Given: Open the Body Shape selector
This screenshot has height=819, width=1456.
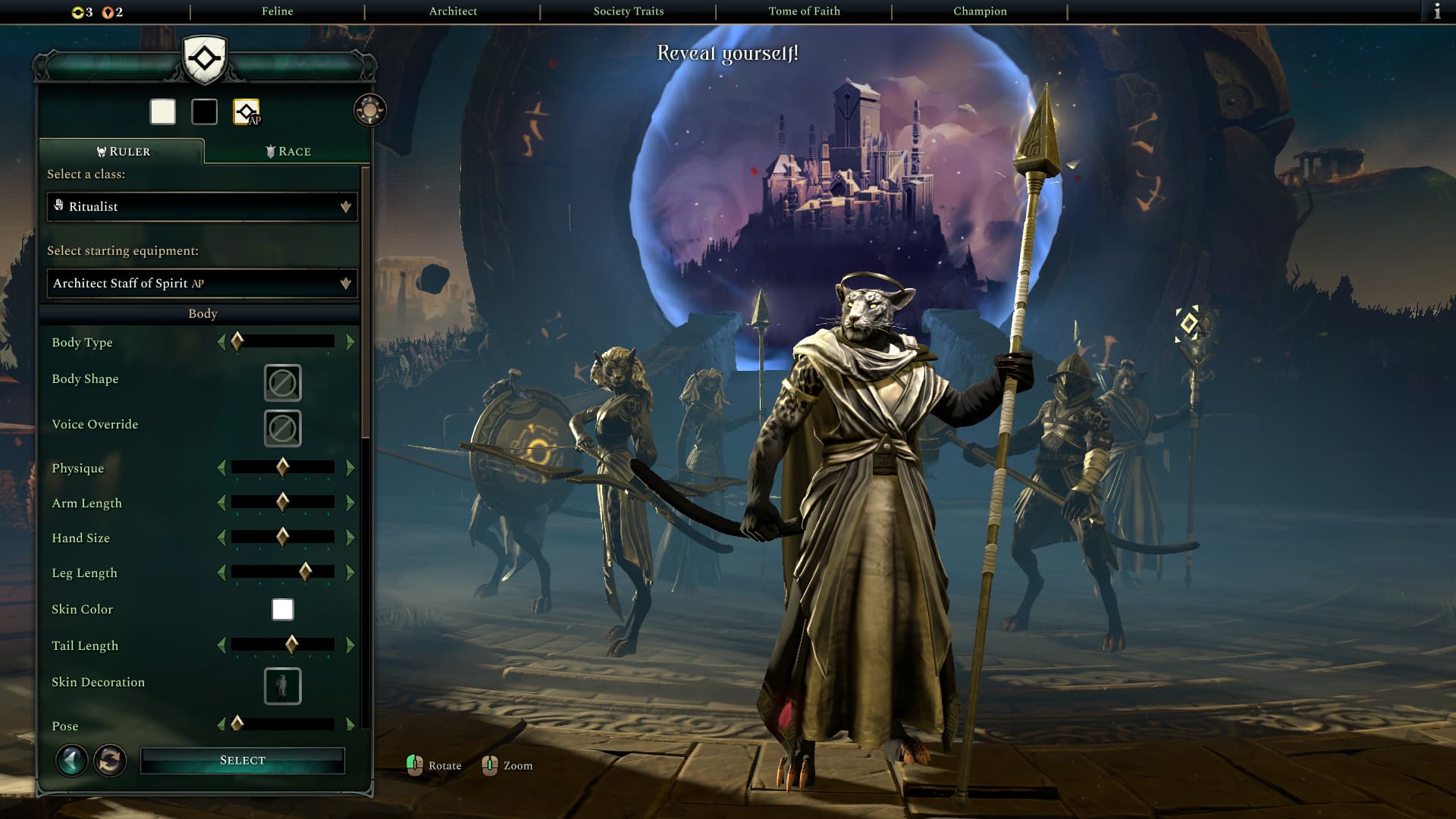Looking at the screenshot, I should tap(282, 384).
